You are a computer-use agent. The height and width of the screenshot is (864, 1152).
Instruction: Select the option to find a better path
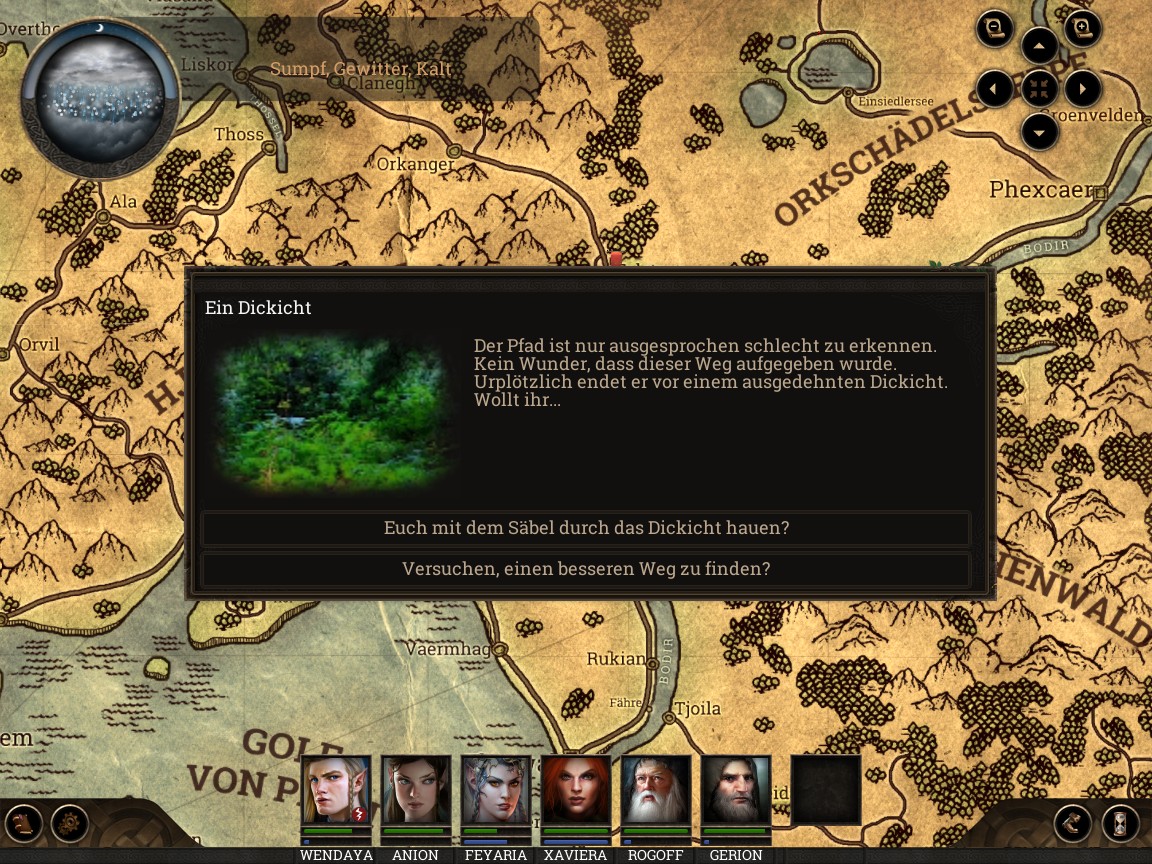click(586, 569)
